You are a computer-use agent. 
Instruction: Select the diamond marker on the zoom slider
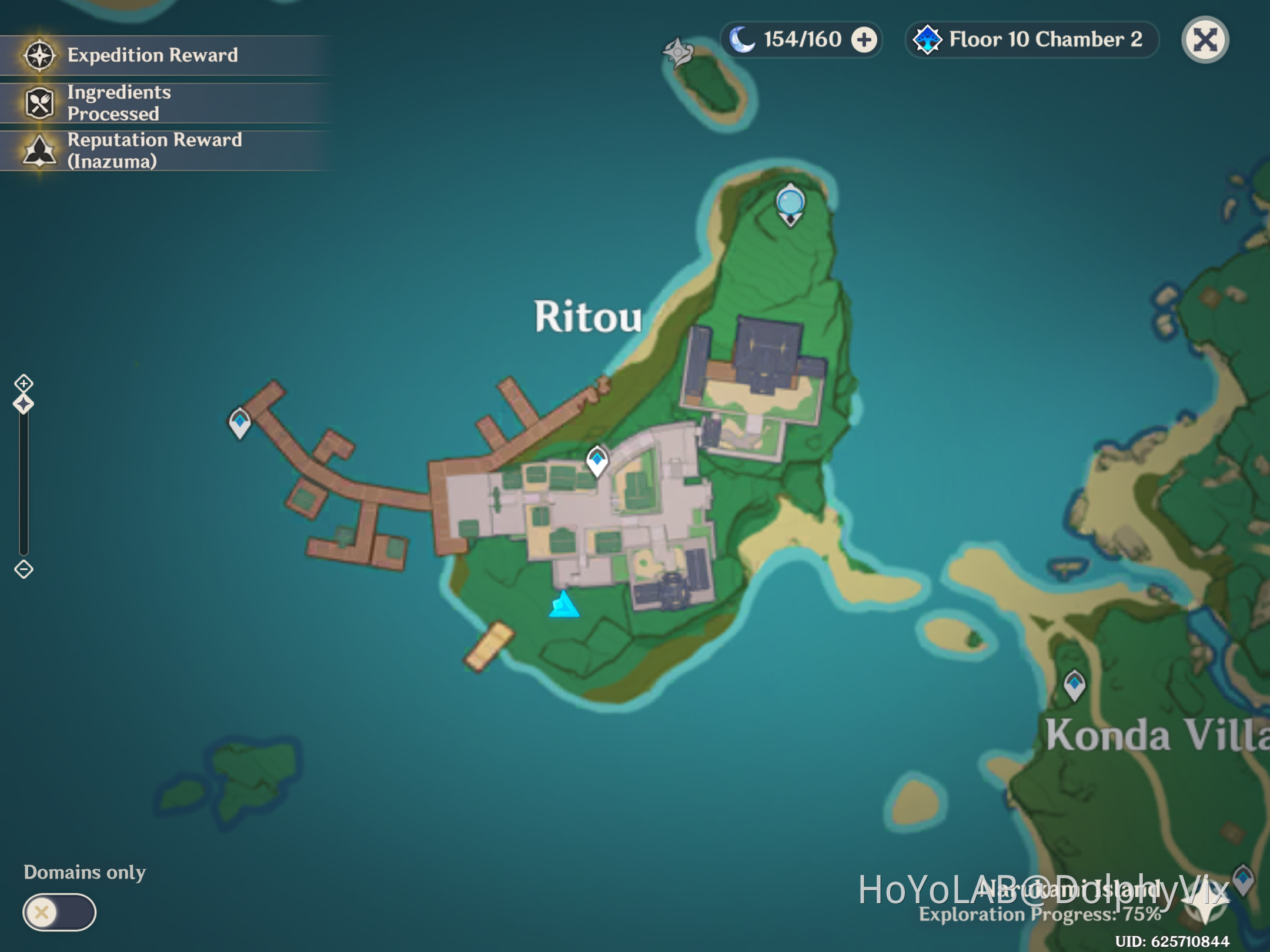click(24, 404)
